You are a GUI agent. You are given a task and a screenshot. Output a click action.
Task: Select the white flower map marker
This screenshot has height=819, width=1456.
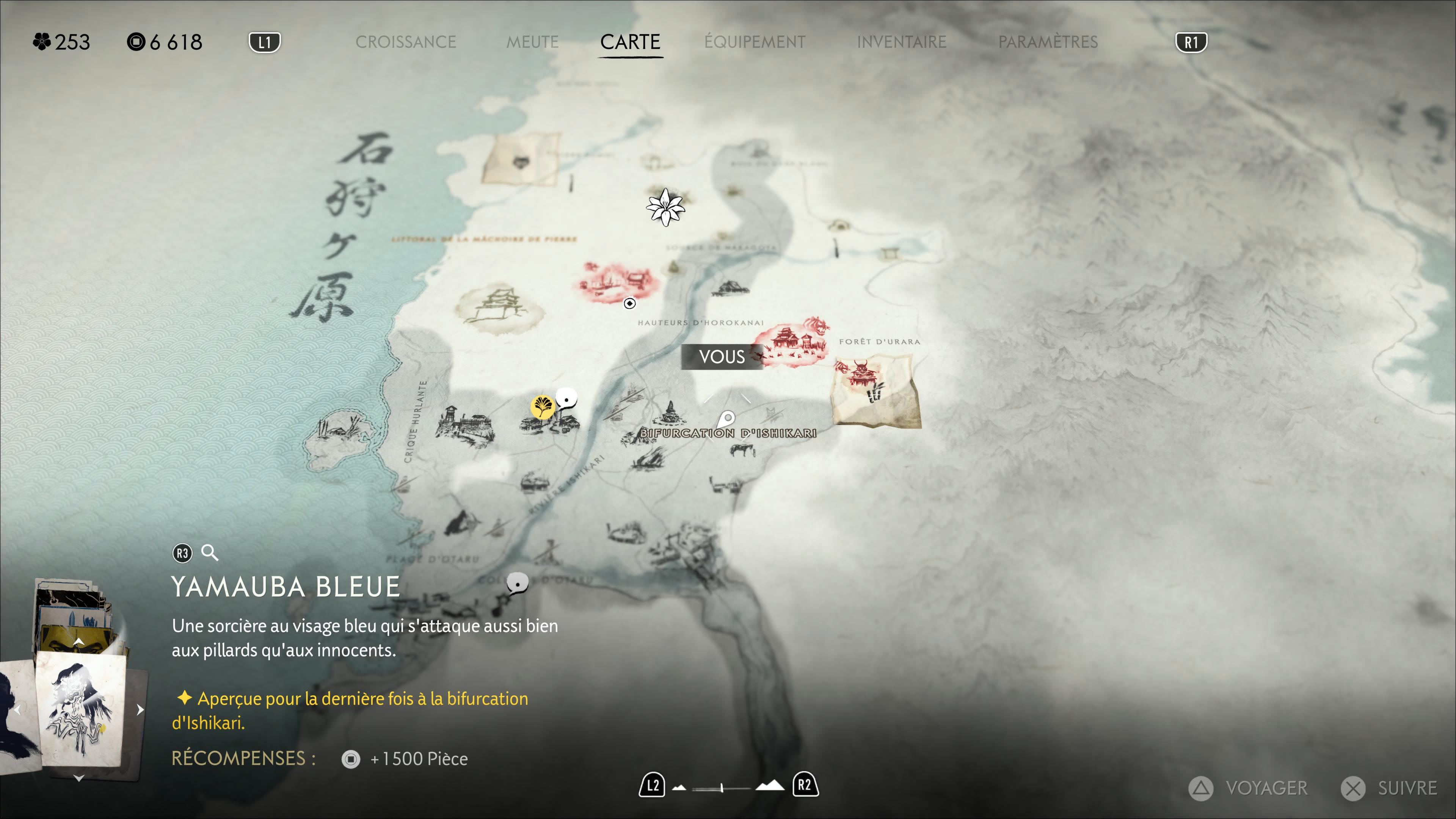pyautogui.click(x=665, y=207)
